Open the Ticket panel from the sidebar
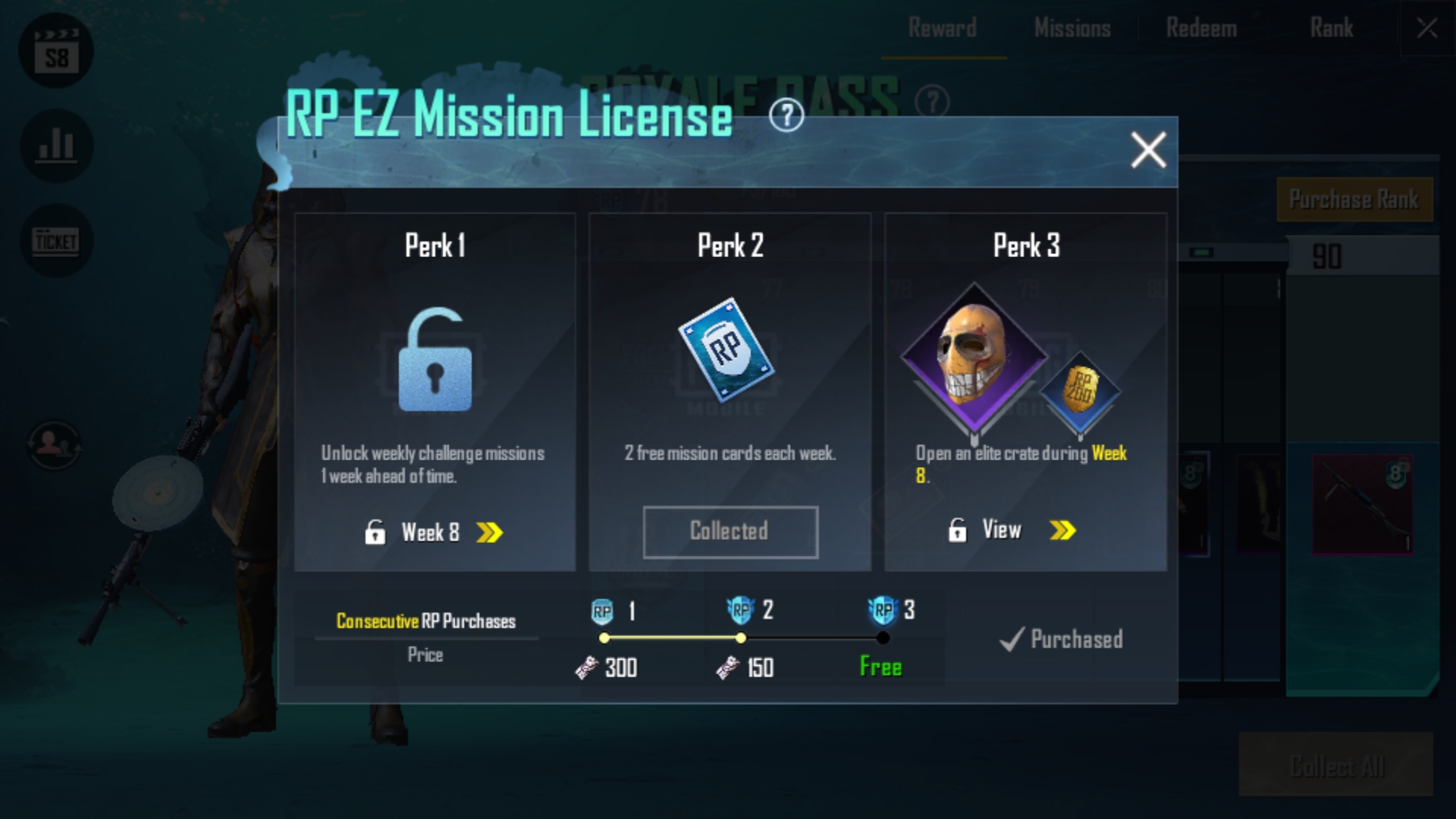Image resolution: width=1456 pixels, height=819 pixels. click(55, 240)
